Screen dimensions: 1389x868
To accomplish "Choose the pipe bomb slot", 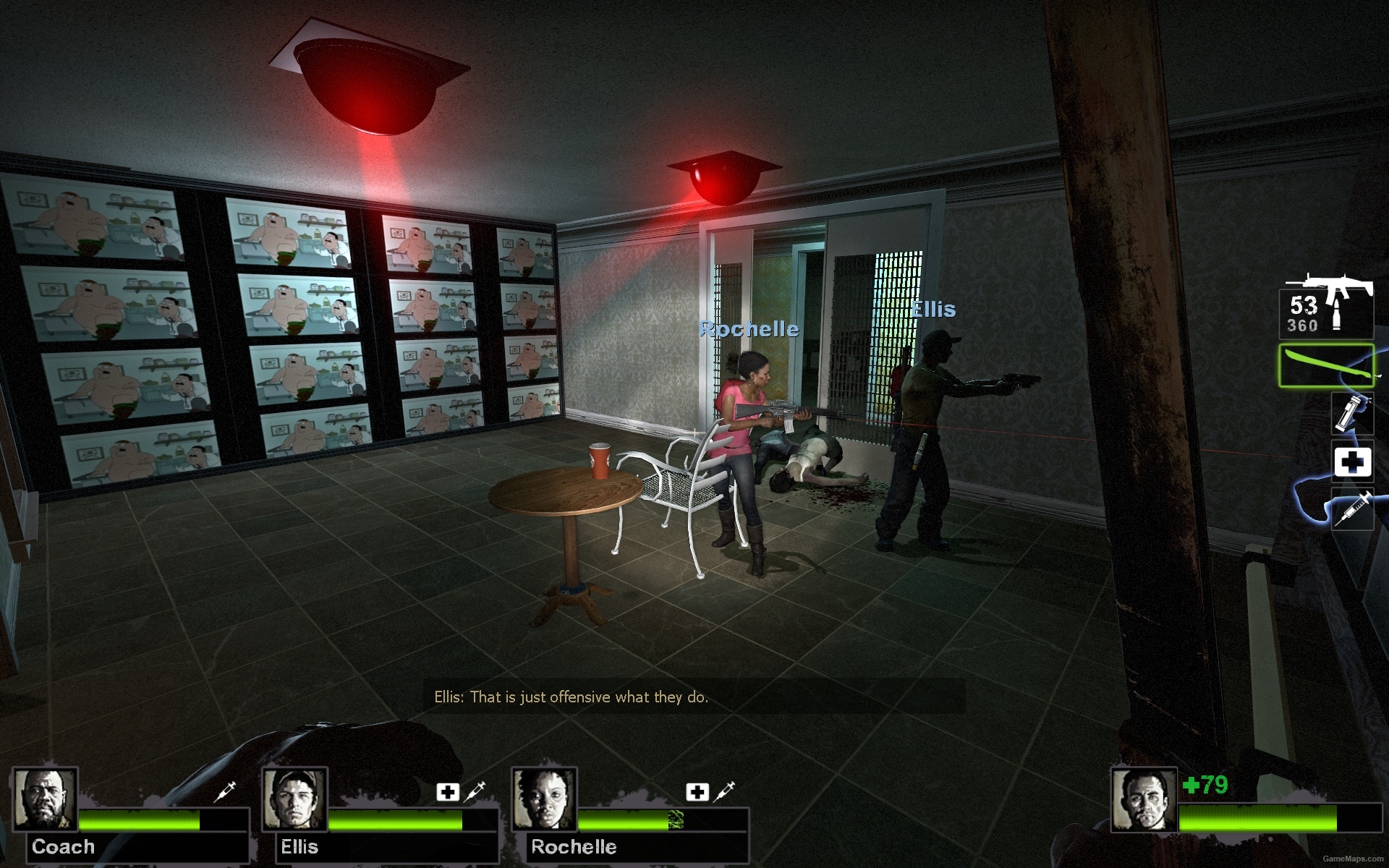I will pyautogui.click(x=1352, y=414).
